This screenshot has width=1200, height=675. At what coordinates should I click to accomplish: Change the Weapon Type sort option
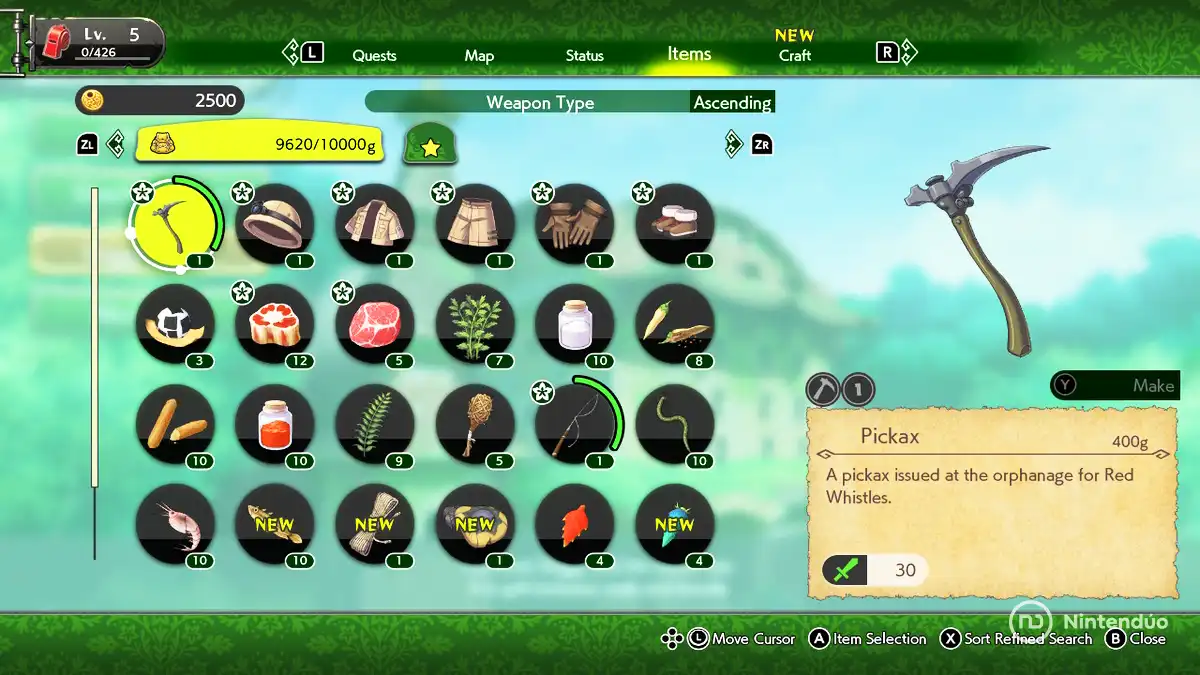(x=539, y=102)
